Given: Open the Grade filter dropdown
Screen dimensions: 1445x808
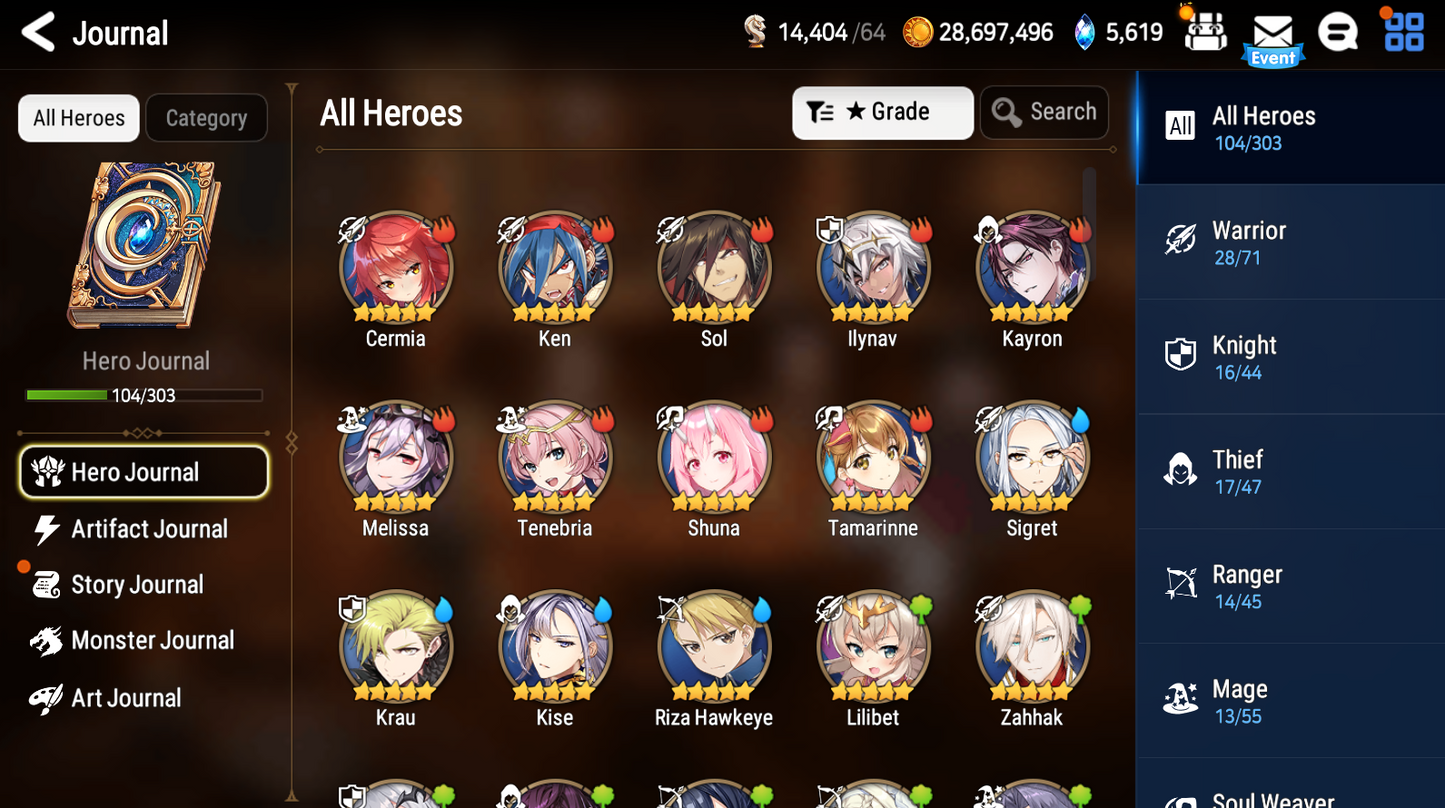Looking at the screenshot, I should click(882, 112).
